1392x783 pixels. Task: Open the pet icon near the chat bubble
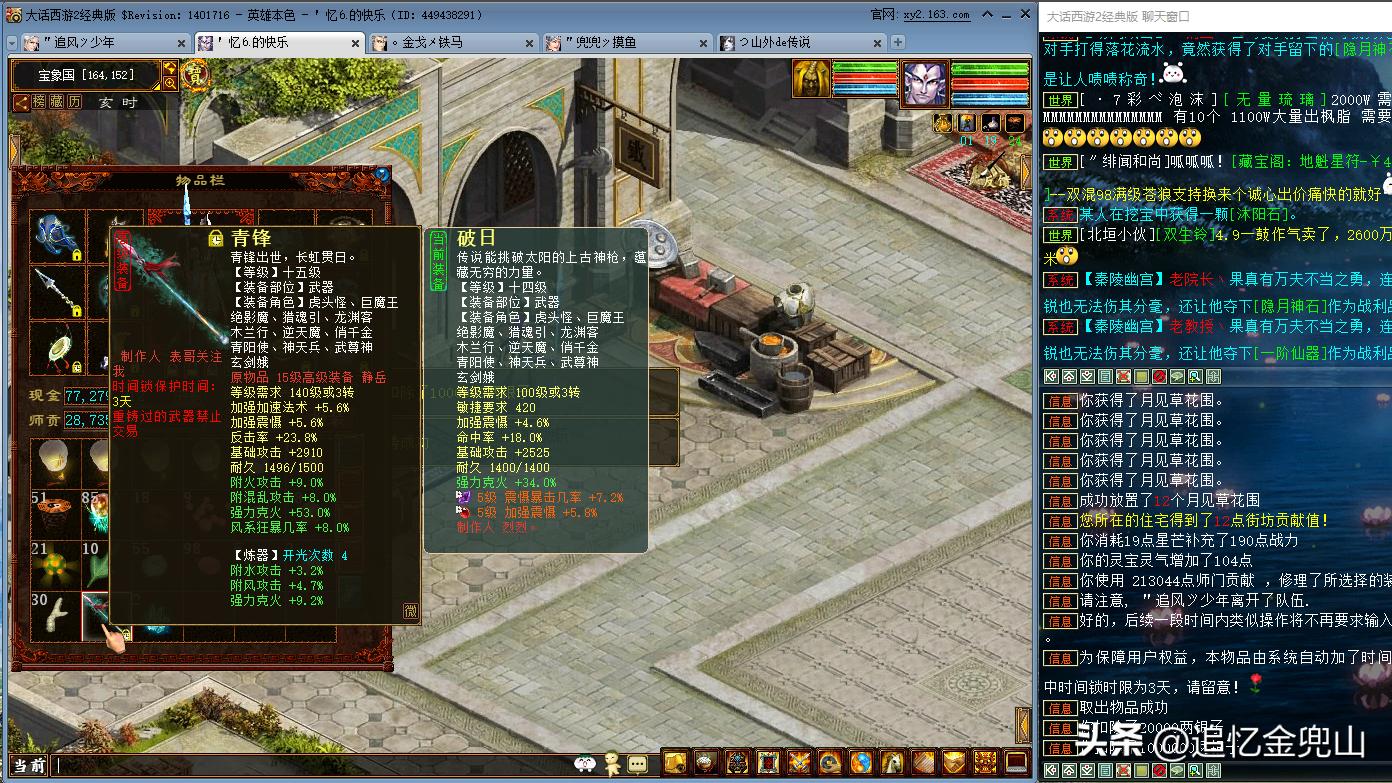[612, 762]
